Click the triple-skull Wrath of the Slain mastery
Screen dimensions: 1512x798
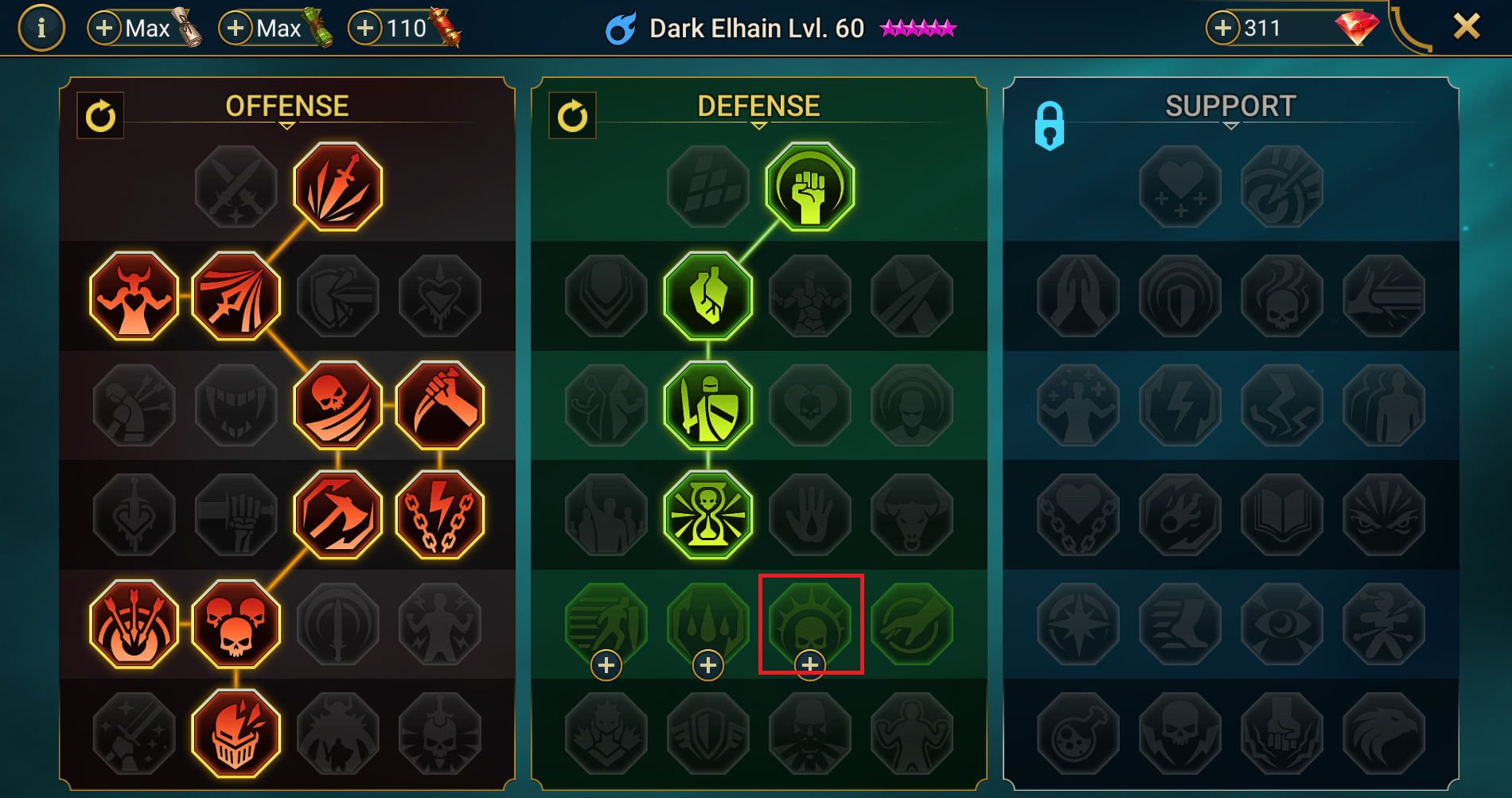[236, 624]
